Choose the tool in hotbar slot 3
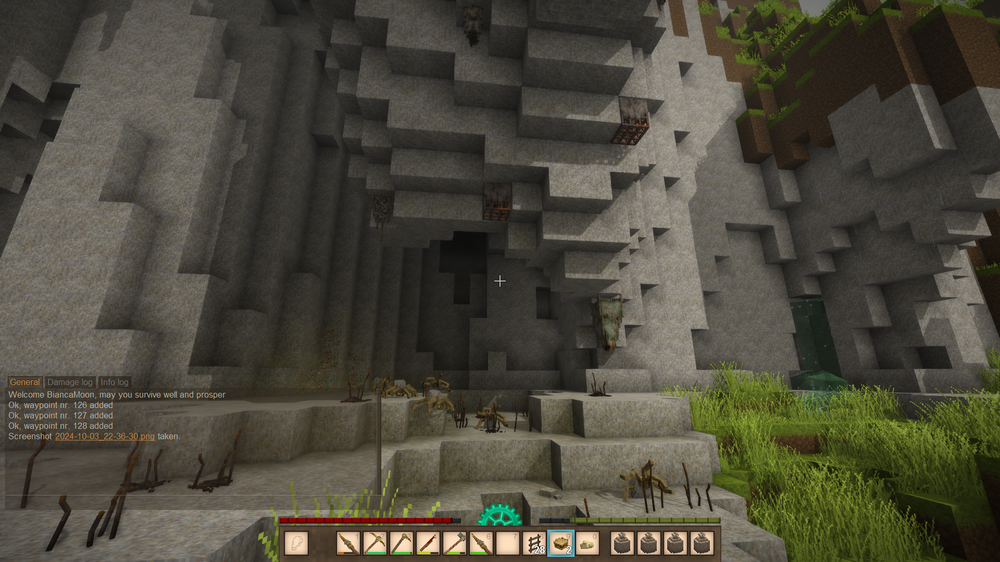The height and width of the screenshot is (562, 1000). (402, 543)
